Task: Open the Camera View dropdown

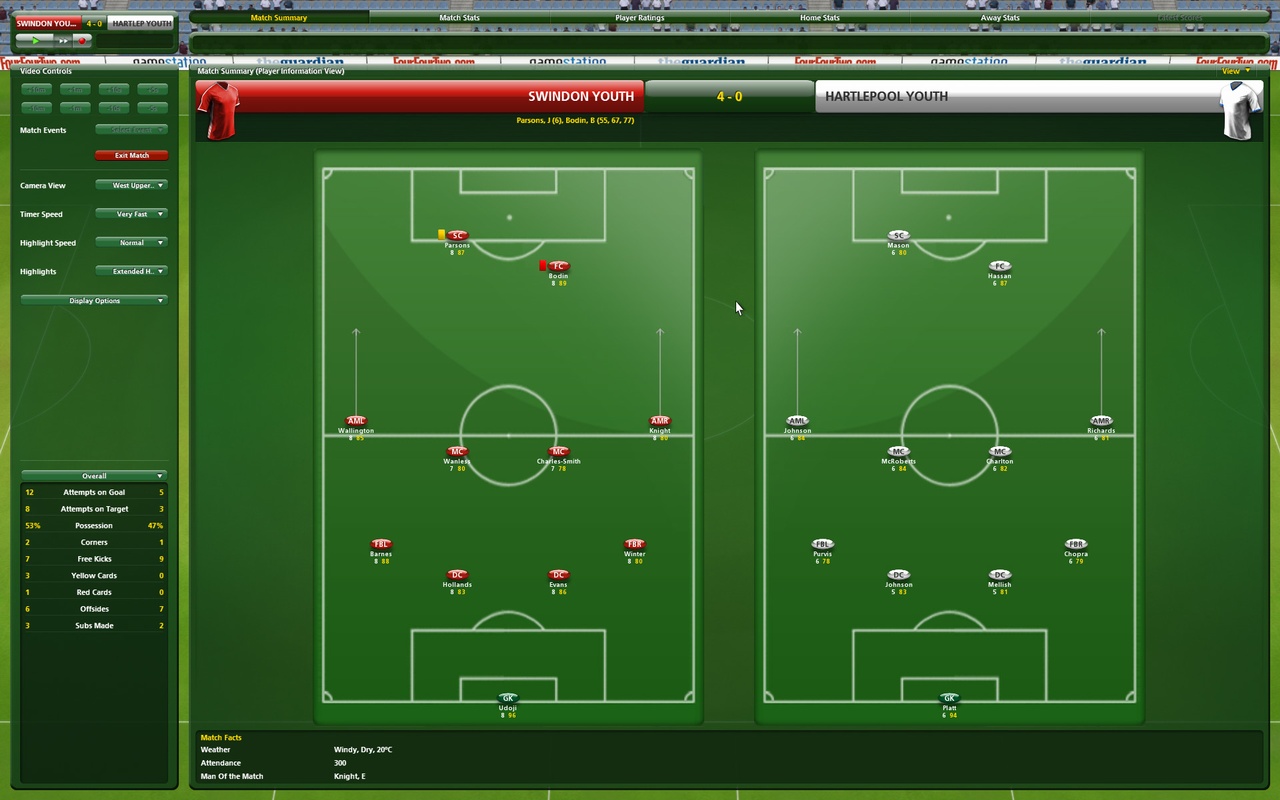Action: click(x=131, y=185)
